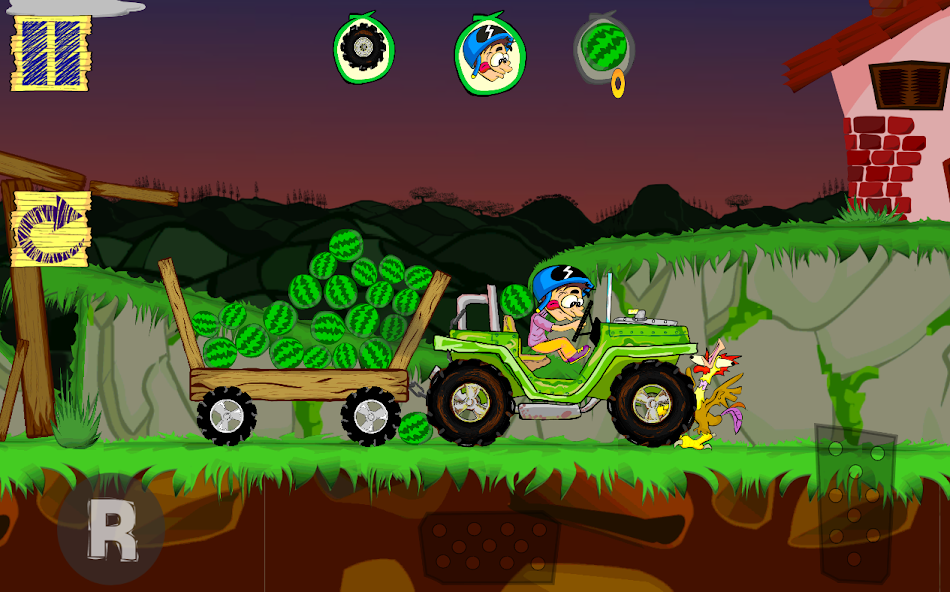Step on the brake pedal
This screenshot has width=950, height=592.
[x=489, y=548]
